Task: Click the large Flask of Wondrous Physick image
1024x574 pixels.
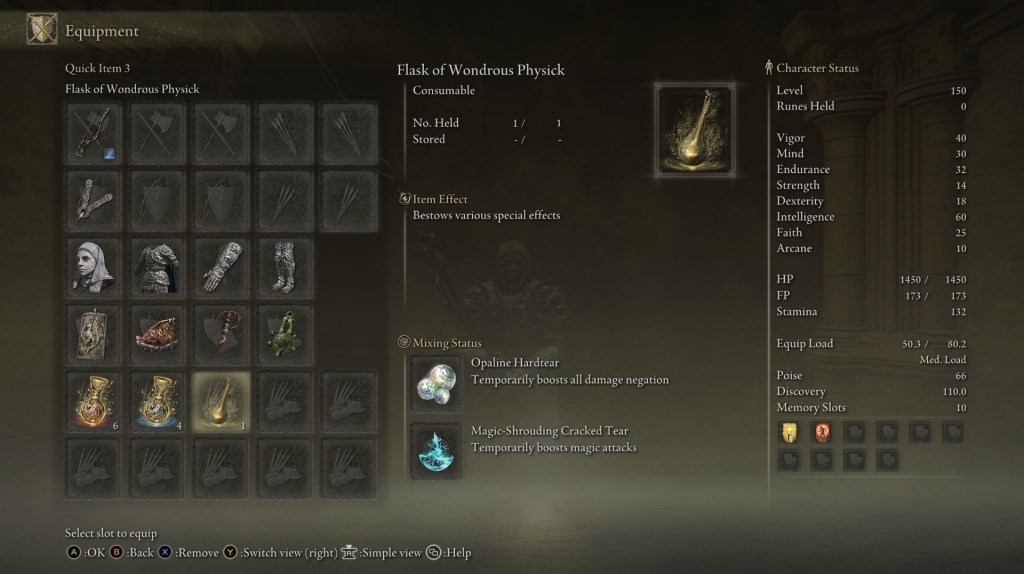Action: coord(694,130)
